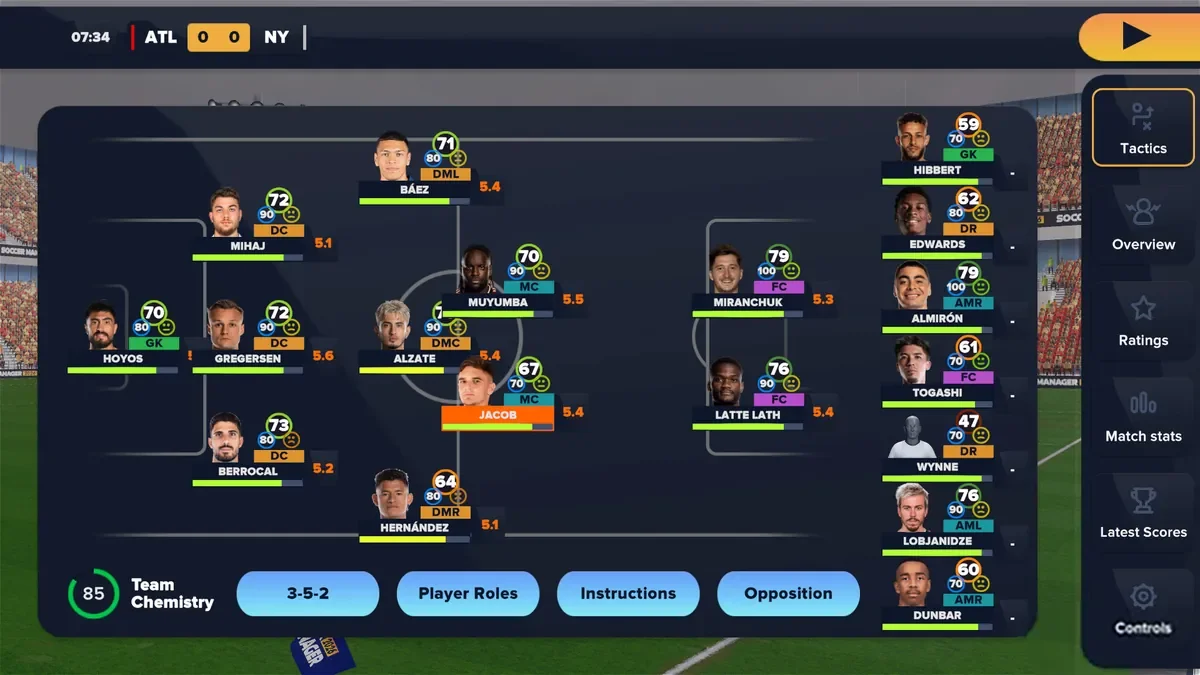Open team Instructions

[x=628, y=593]
